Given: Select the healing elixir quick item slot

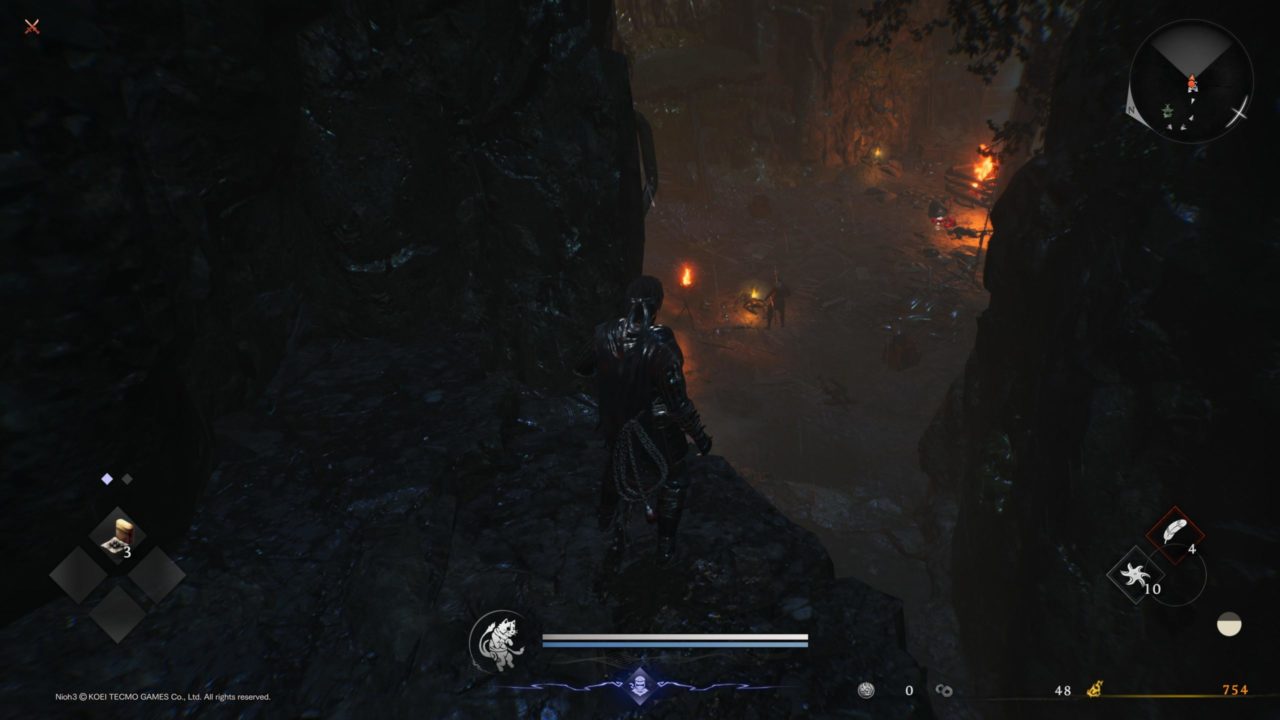Looking at the screenshot, I should pyautogui.click(x=118, y=535).
